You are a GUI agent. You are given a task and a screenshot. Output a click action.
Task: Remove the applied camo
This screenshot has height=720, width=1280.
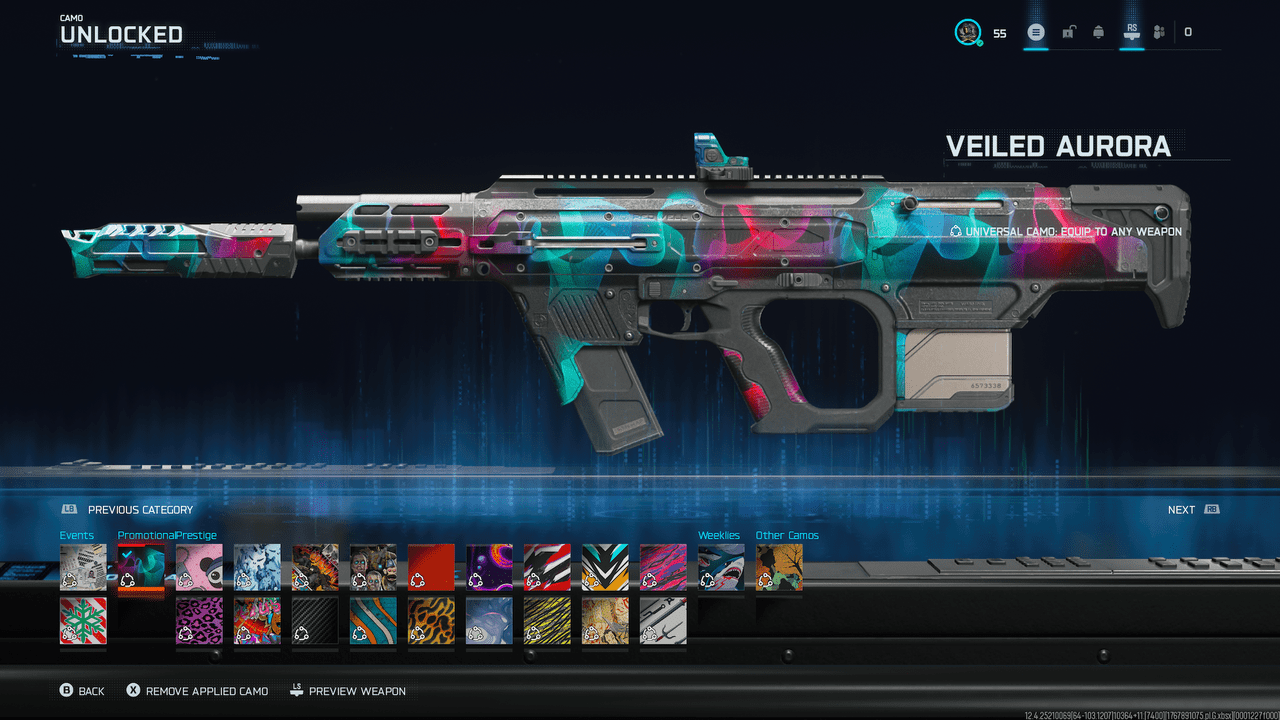pyautogui.click(x=197, y=691)
